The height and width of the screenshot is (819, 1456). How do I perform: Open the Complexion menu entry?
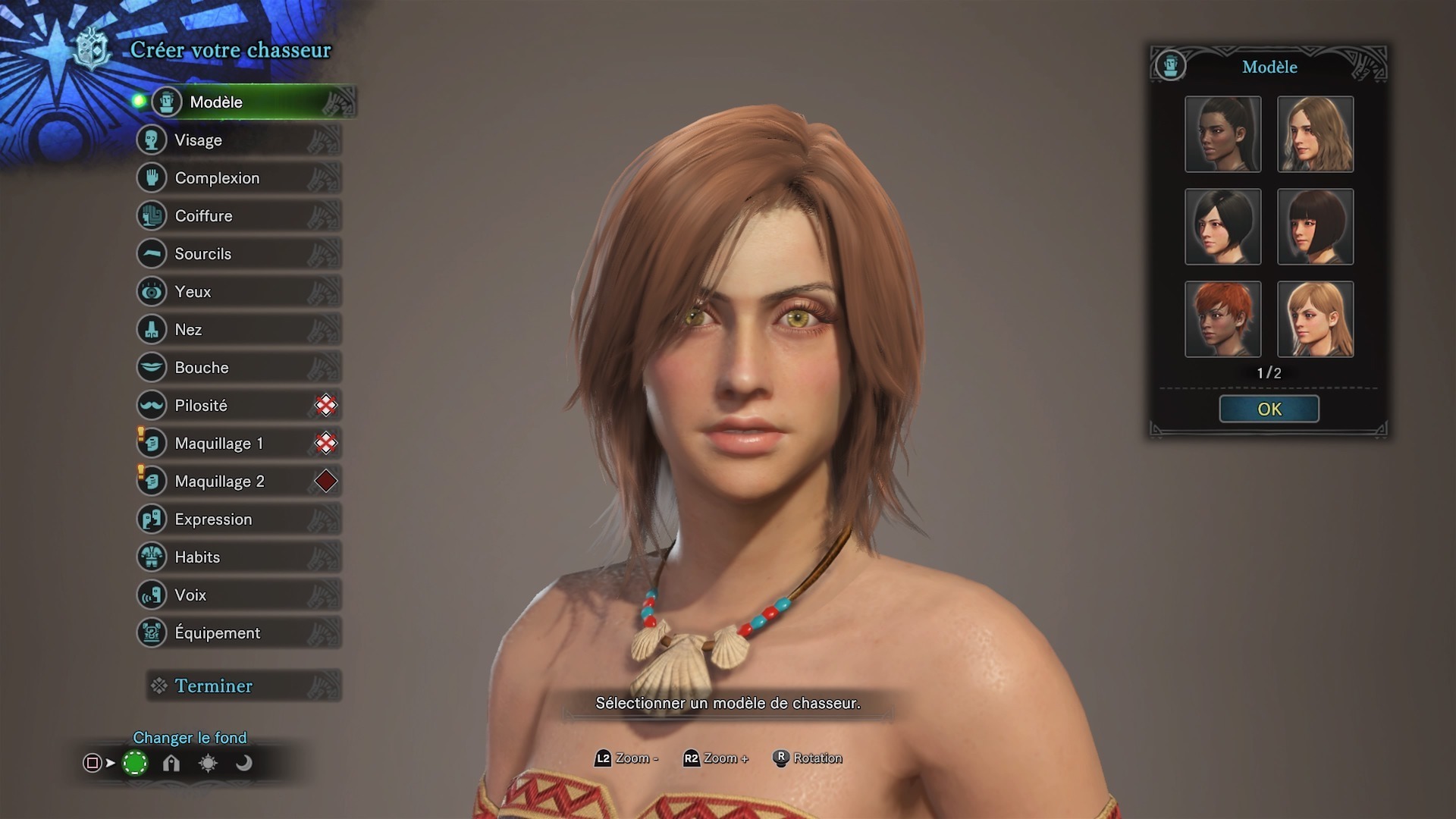coord(238,178)
